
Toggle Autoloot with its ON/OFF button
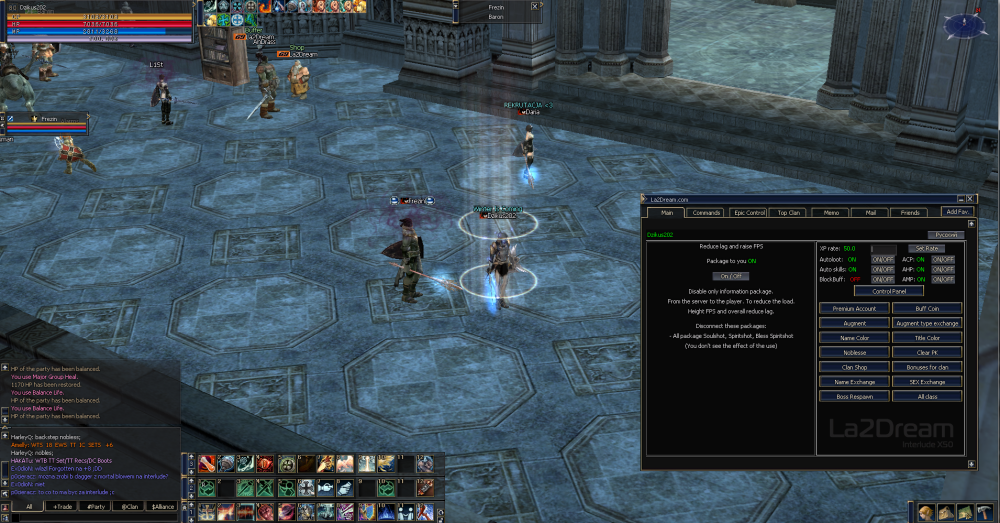pyautogui.click(x=882, y=259)
